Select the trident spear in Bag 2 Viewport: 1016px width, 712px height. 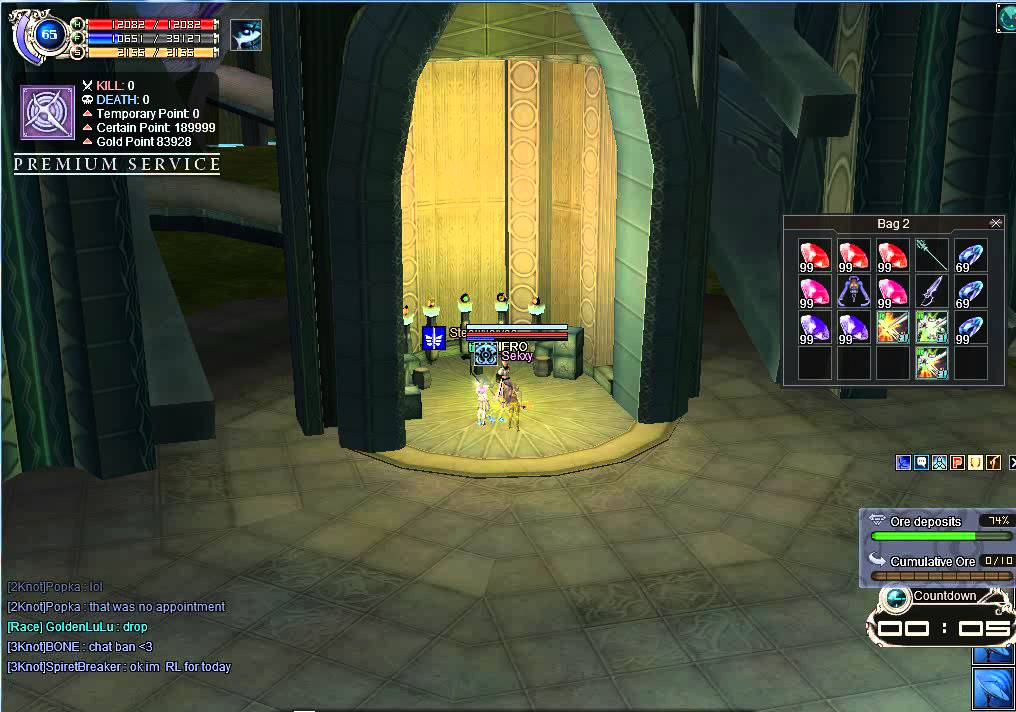(931, 256)
